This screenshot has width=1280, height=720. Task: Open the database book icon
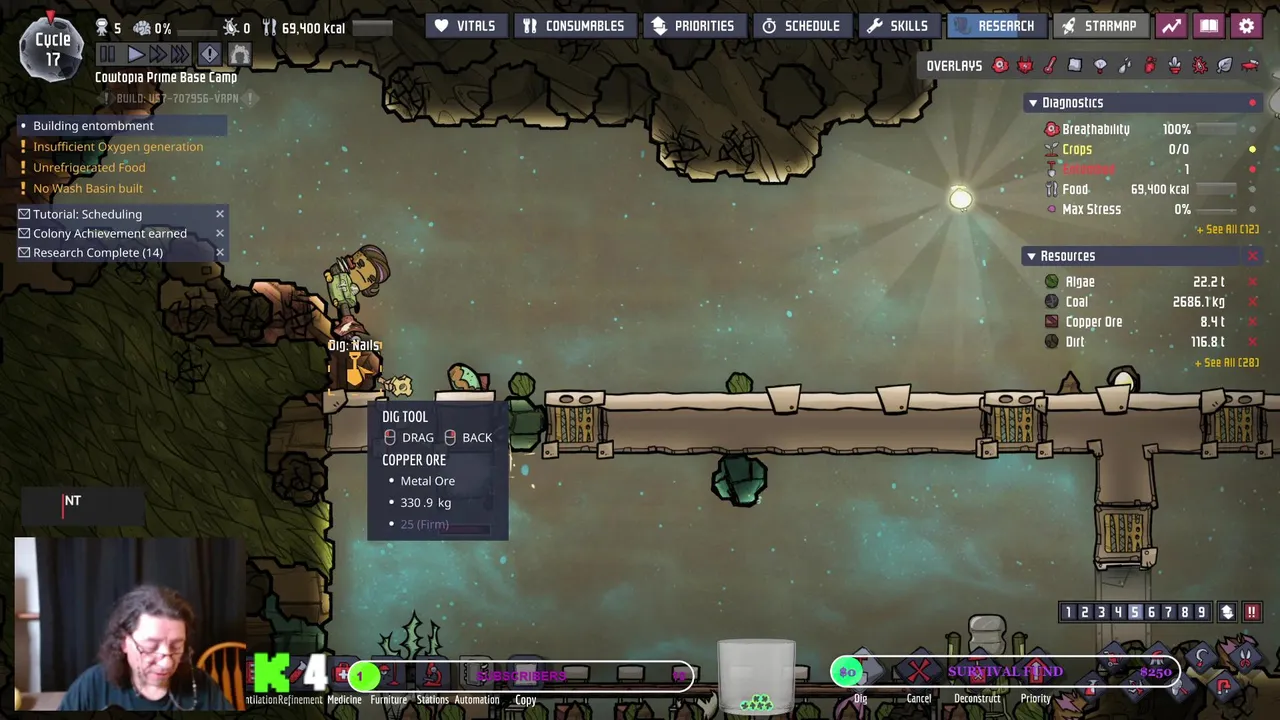1209,26
